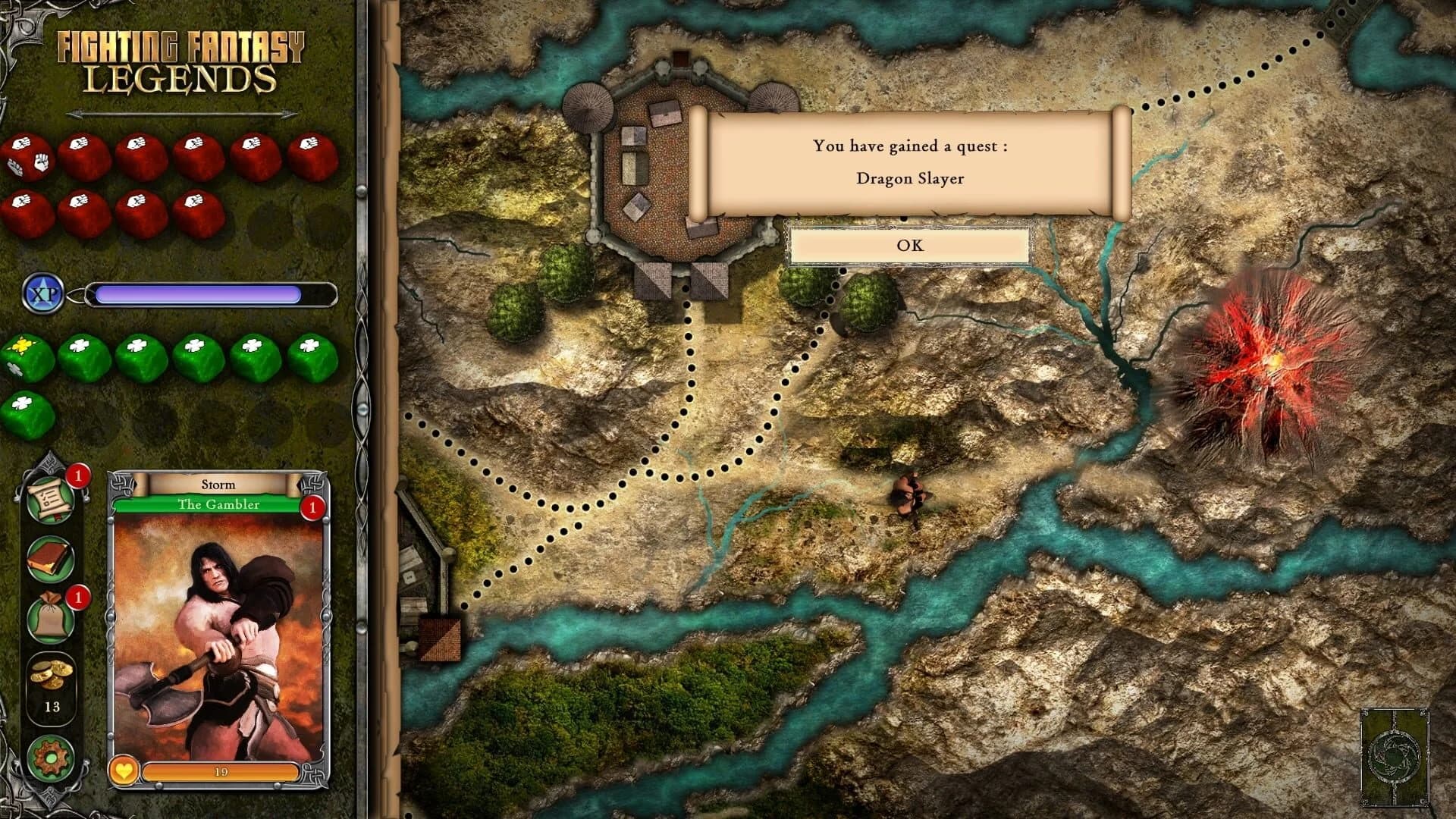The height and width of the screenshot is (819, 1456).
Task: Check the gold coins total of 13
Action: 51,688
